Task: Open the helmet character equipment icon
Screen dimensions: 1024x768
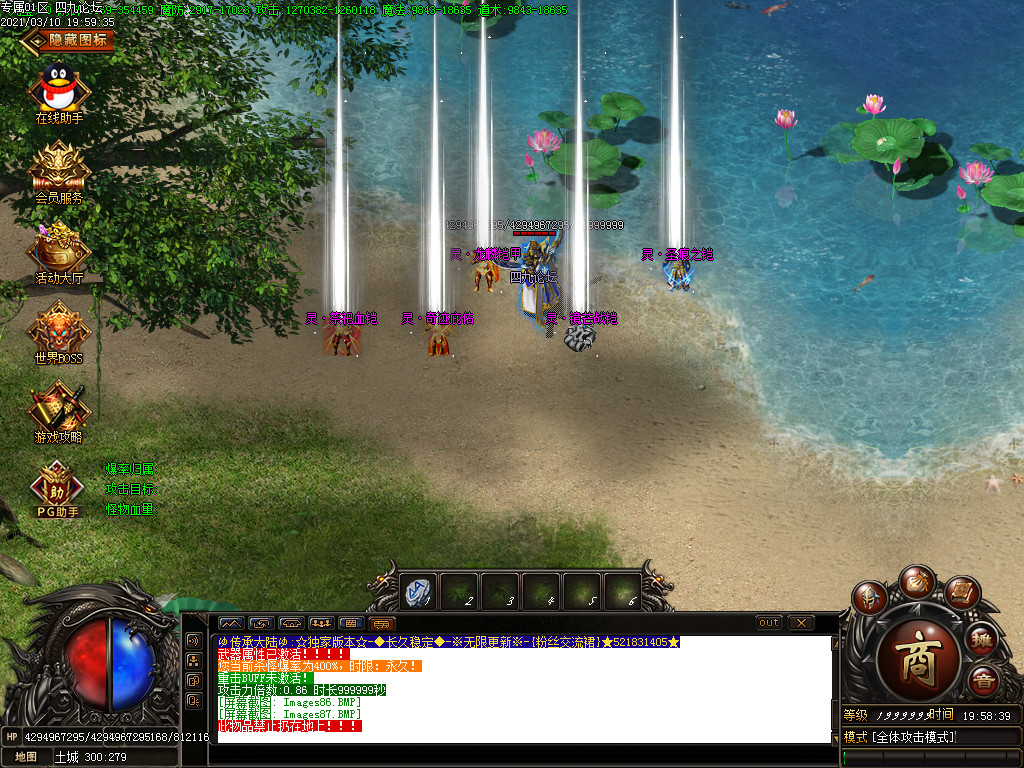Action: coord(870,597)
